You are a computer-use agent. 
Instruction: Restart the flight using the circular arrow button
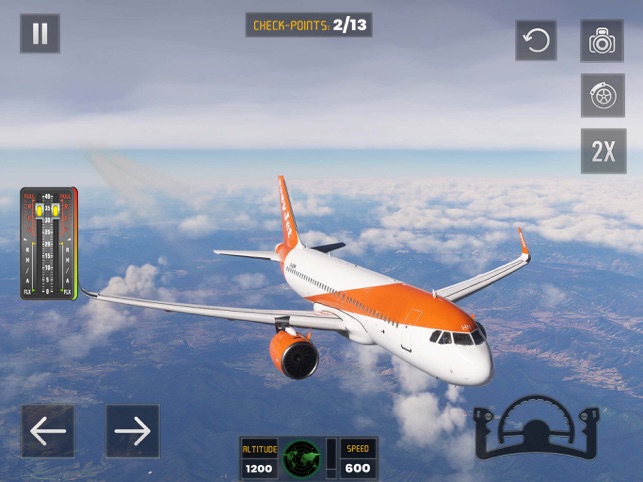[536, 41]
